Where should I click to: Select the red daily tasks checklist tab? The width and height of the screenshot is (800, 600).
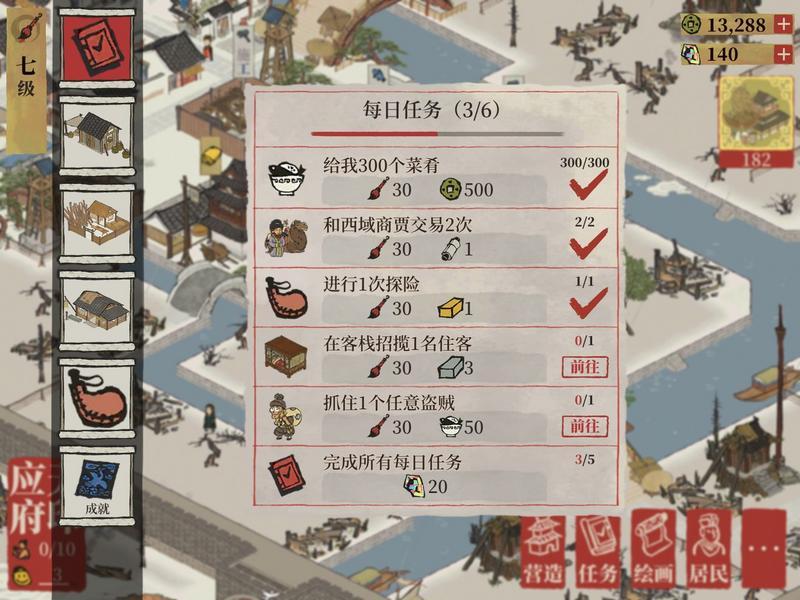(97, 47)
